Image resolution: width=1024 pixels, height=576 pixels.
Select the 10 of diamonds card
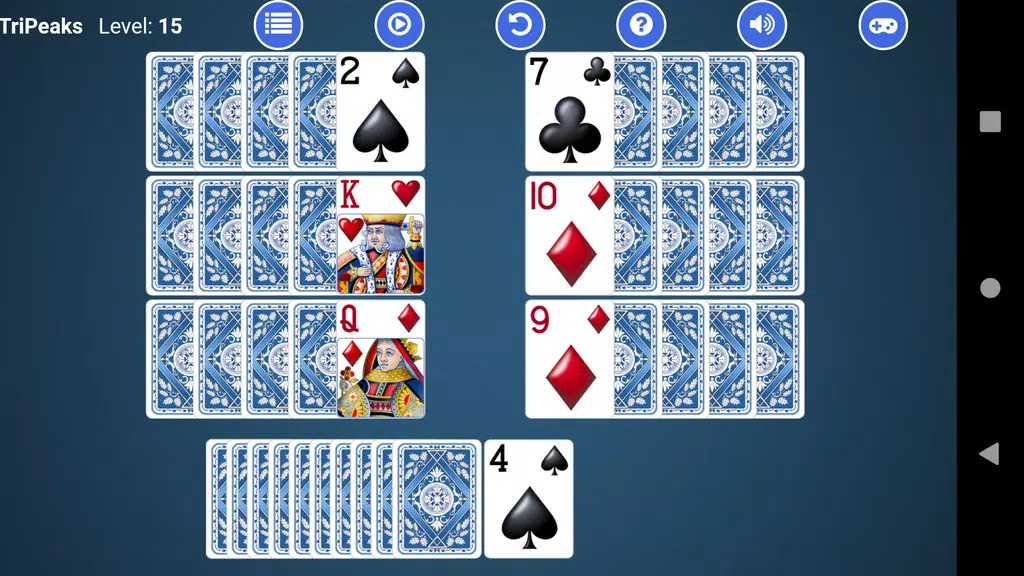569,236
